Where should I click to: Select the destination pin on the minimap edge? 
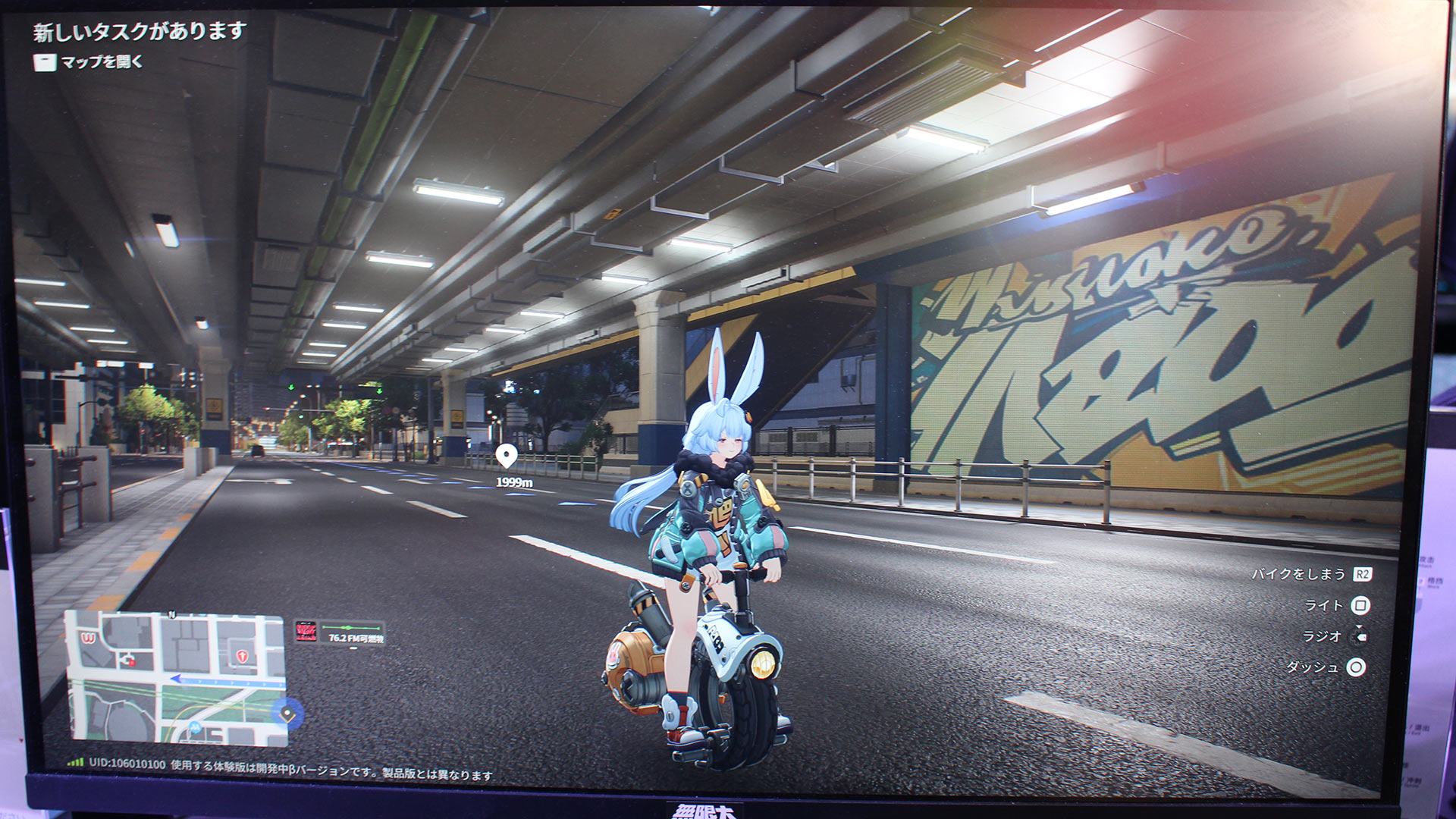coord(287,714)
